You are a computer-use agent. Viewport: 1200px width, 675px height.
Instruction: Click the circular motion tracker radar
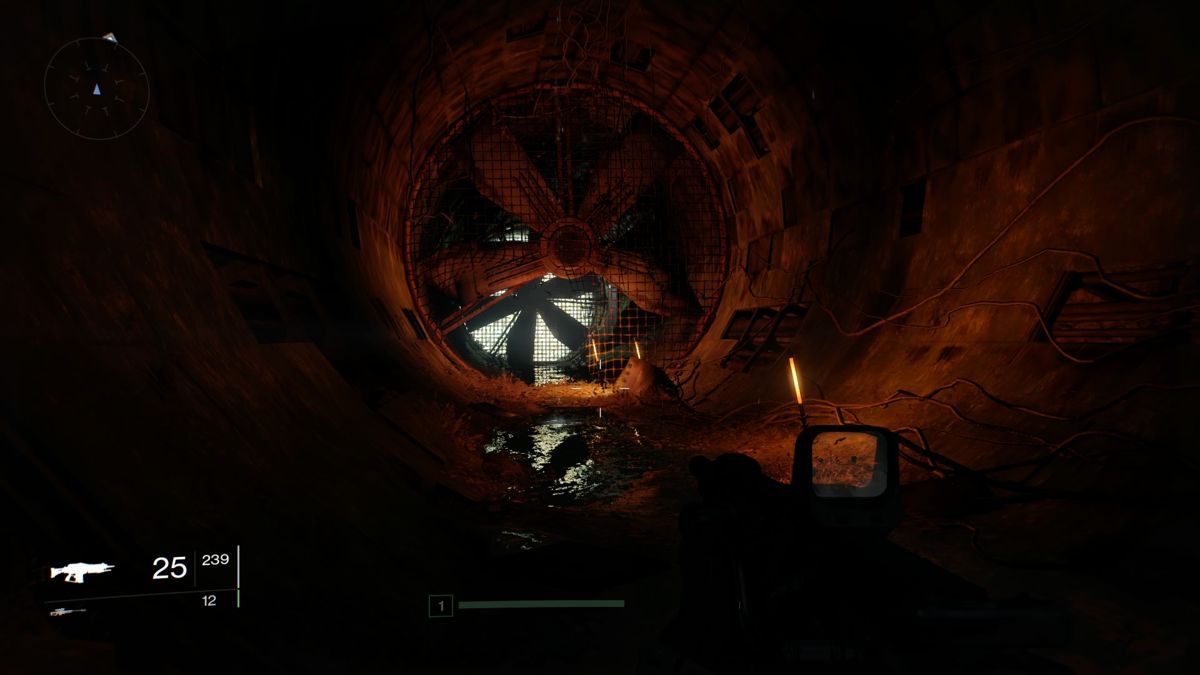[96, 88]
